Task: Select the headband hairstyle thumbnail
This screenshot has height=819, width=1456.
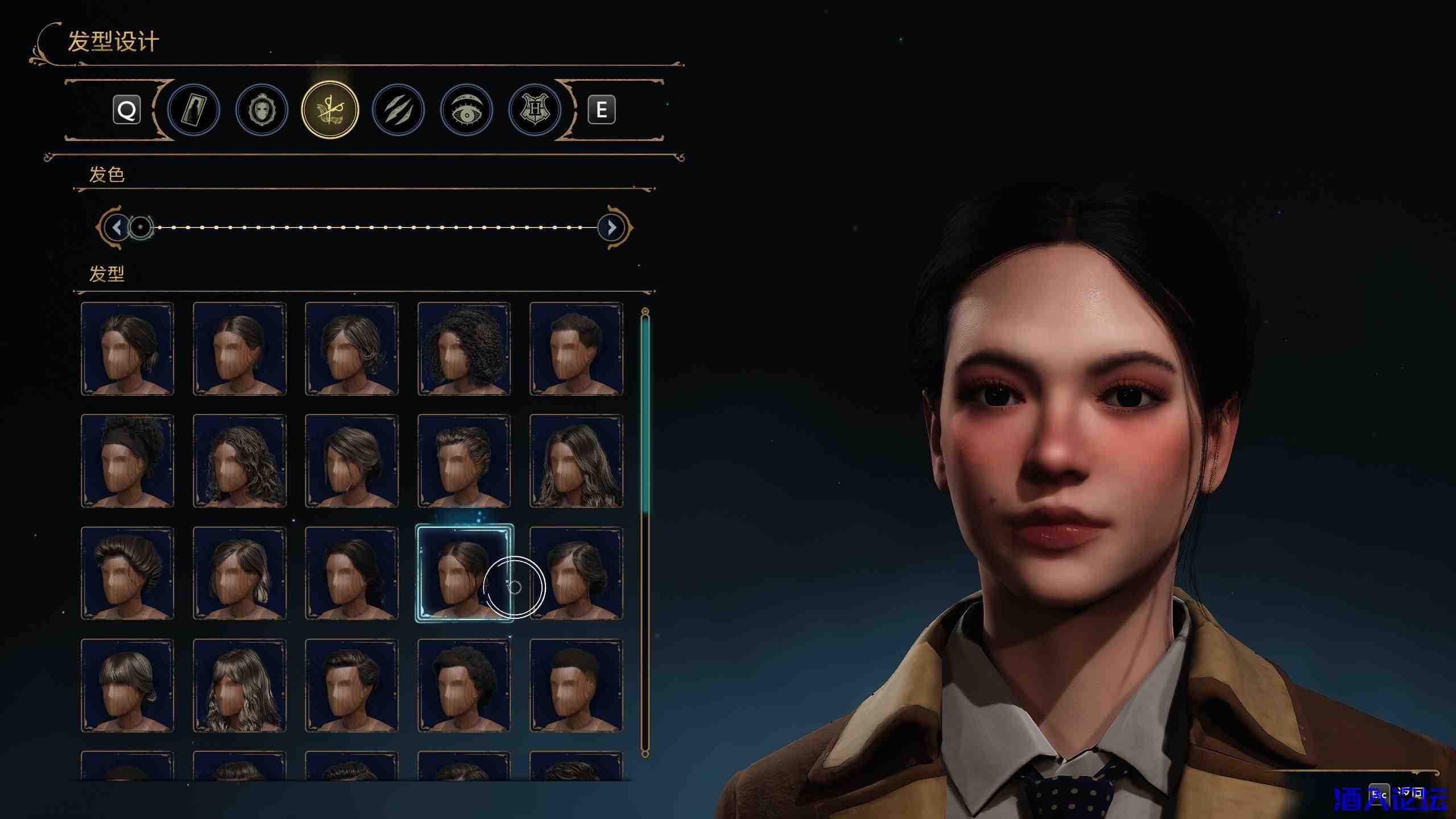Action: (x=127, y=461)
